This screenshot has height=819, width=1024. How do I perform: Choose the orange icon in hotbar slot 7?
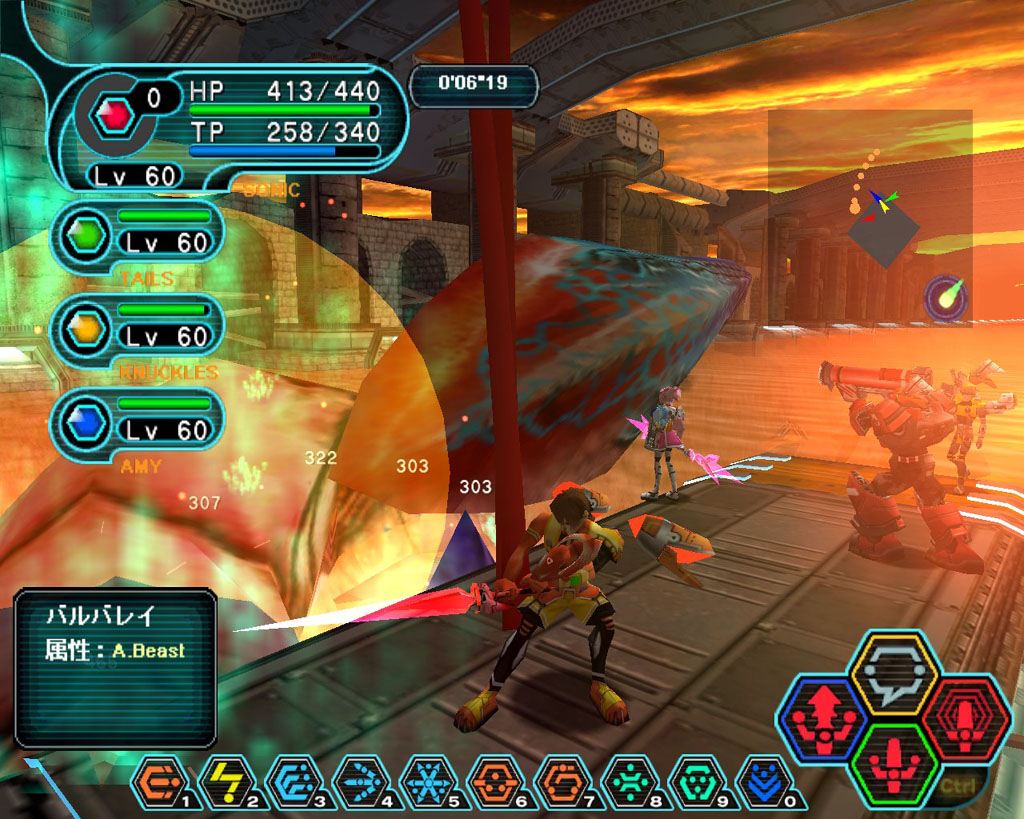563,782
